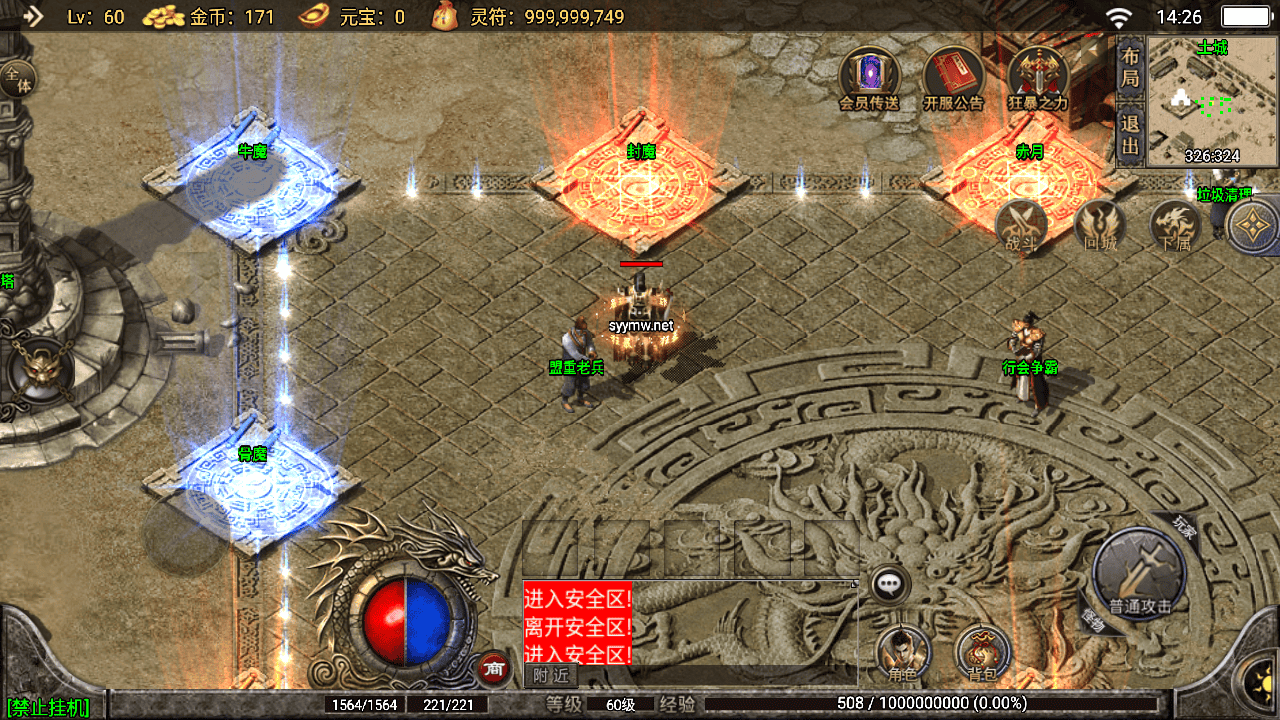This screenshot has height=720, width=1280.
Task: Open the 商 shop button
Action: click(492, 668)
